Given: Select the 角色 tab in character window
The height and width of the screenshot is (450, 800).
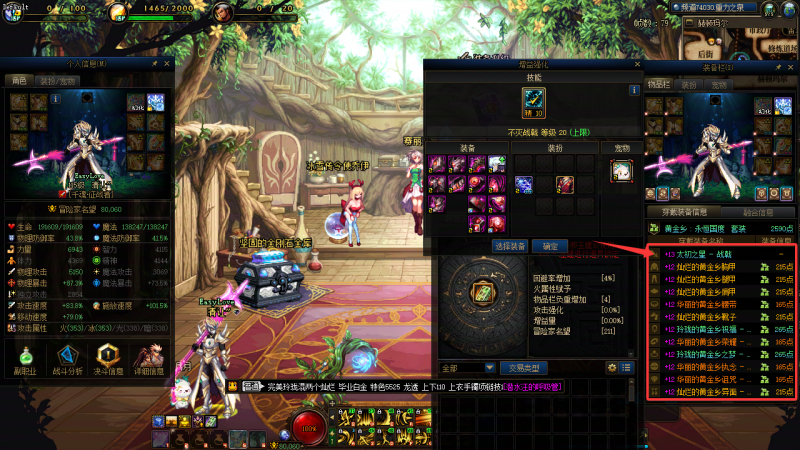Looking at the screenshot, I should point(20,81).
